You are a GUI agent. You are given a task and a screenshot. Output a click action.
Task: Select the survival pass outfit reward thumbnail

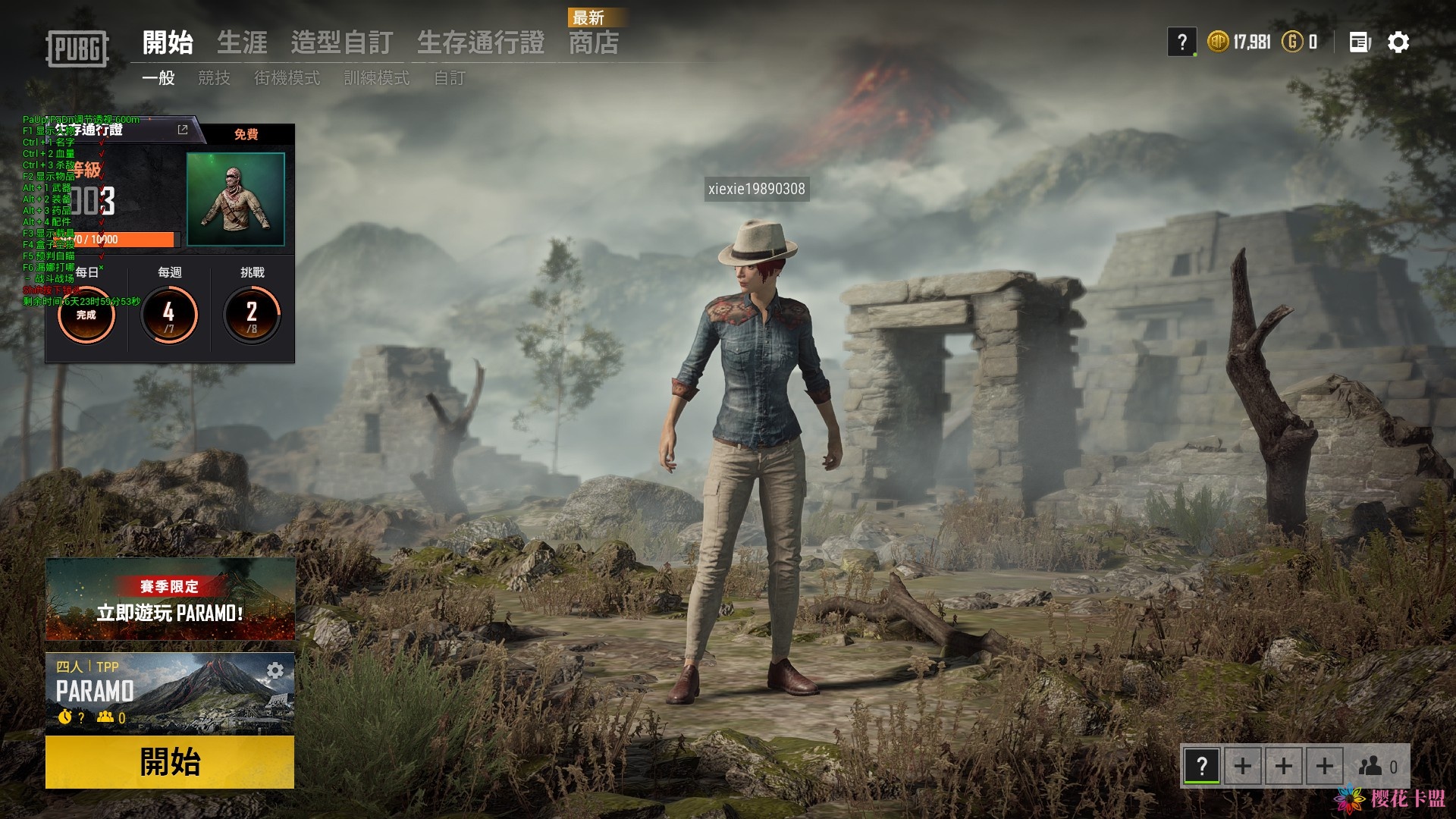coord(236,199)
